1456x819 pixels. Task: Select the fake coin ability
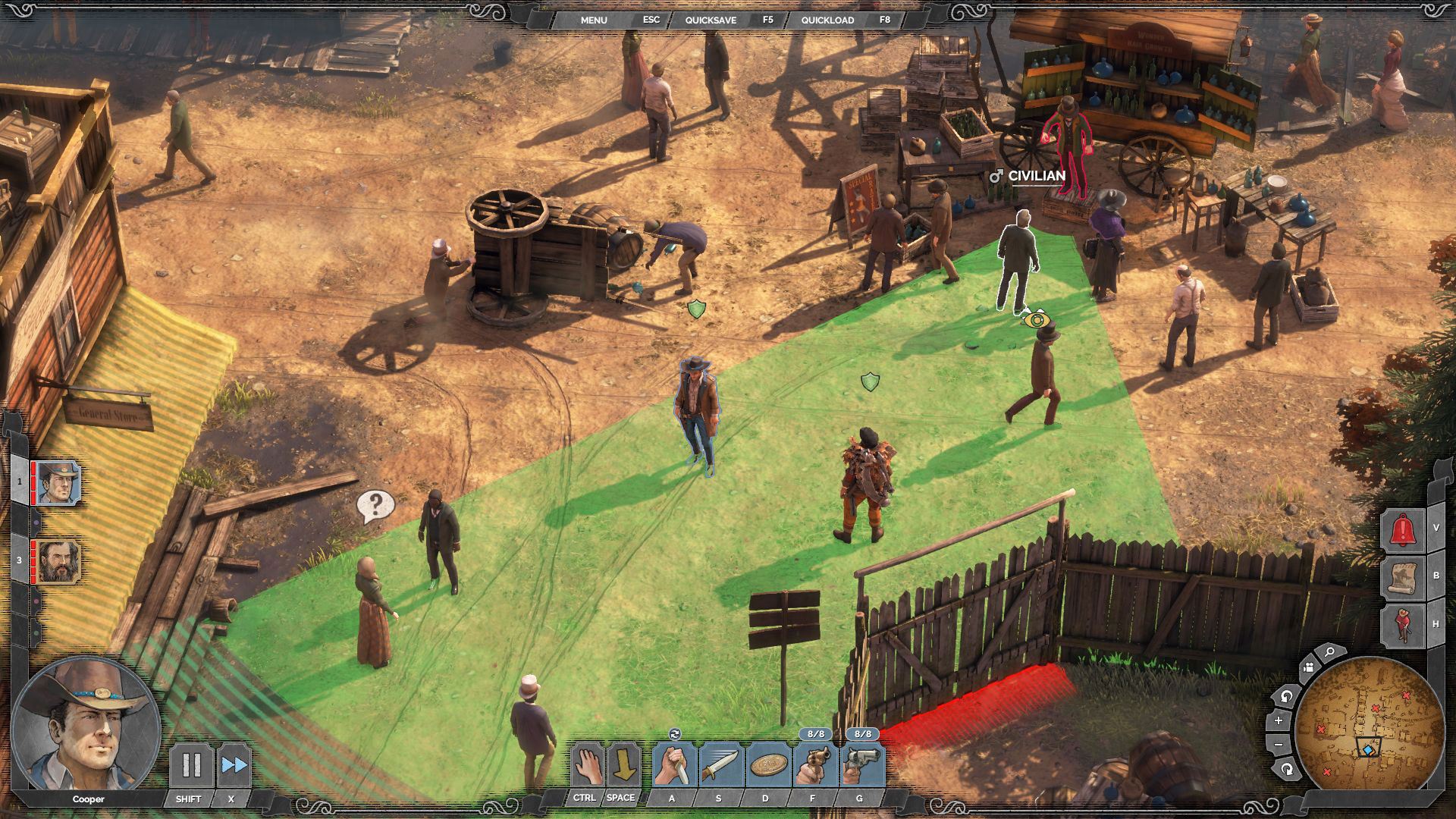click(x=767, y=765)
